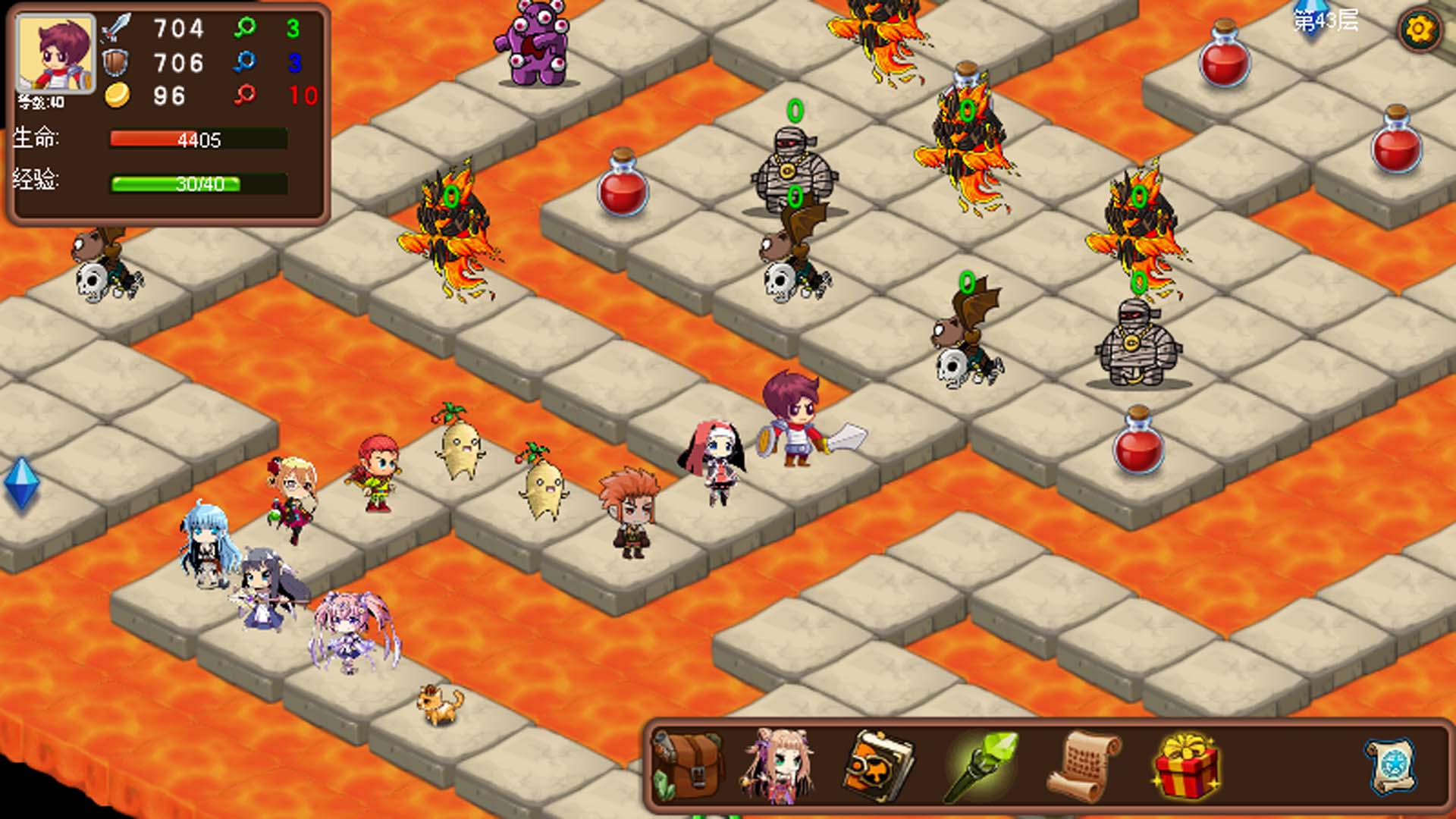
Task: Open the parchment scroll
Action: pos(1083,766)
